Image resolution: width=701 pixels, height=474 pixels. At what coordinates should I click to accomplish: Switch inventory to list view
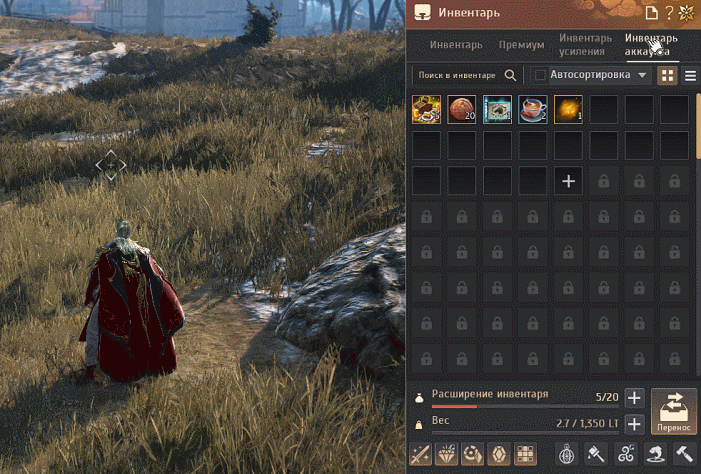690,75
